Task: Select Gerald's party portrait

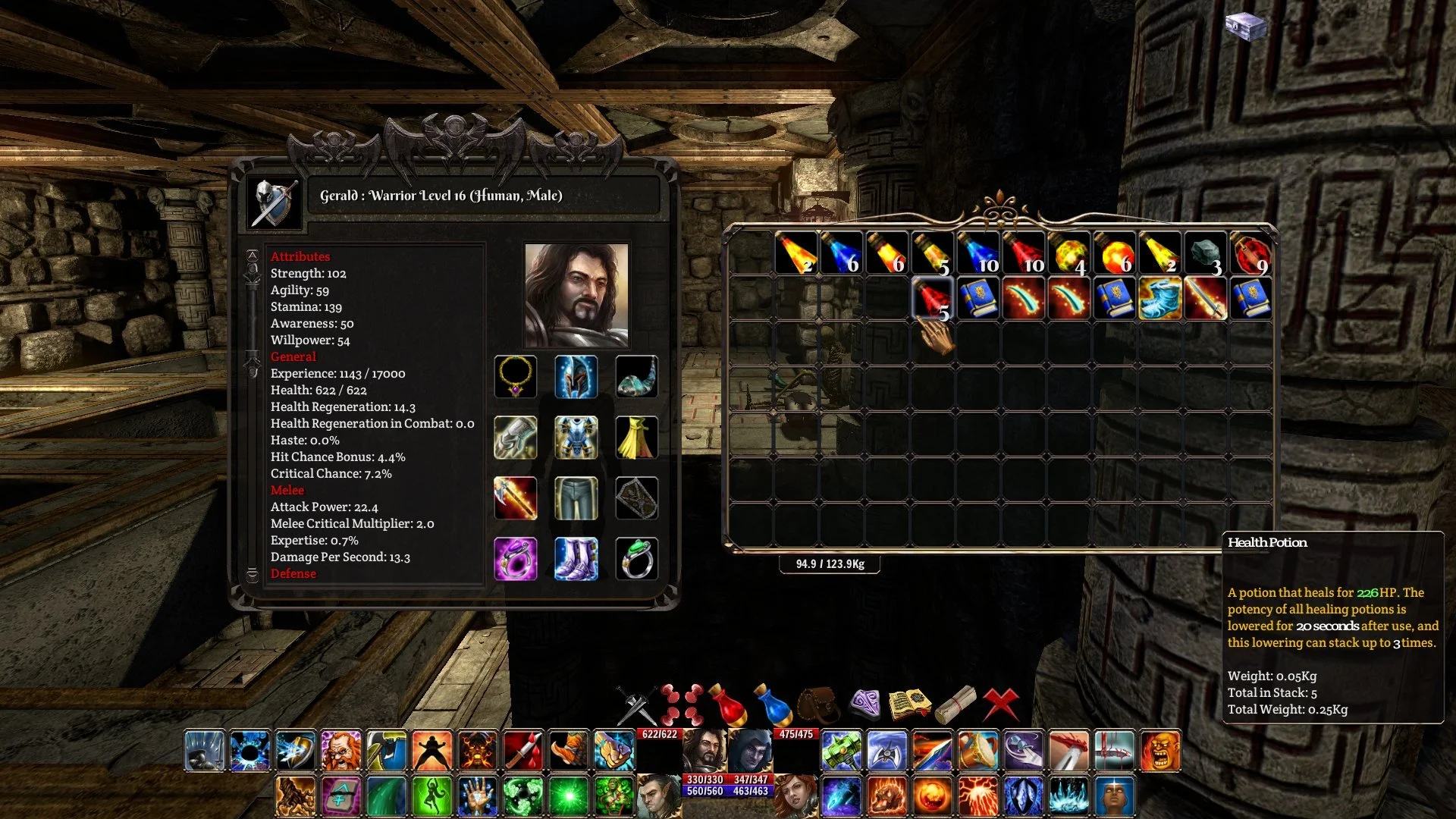Action: [x=705, y=751]
